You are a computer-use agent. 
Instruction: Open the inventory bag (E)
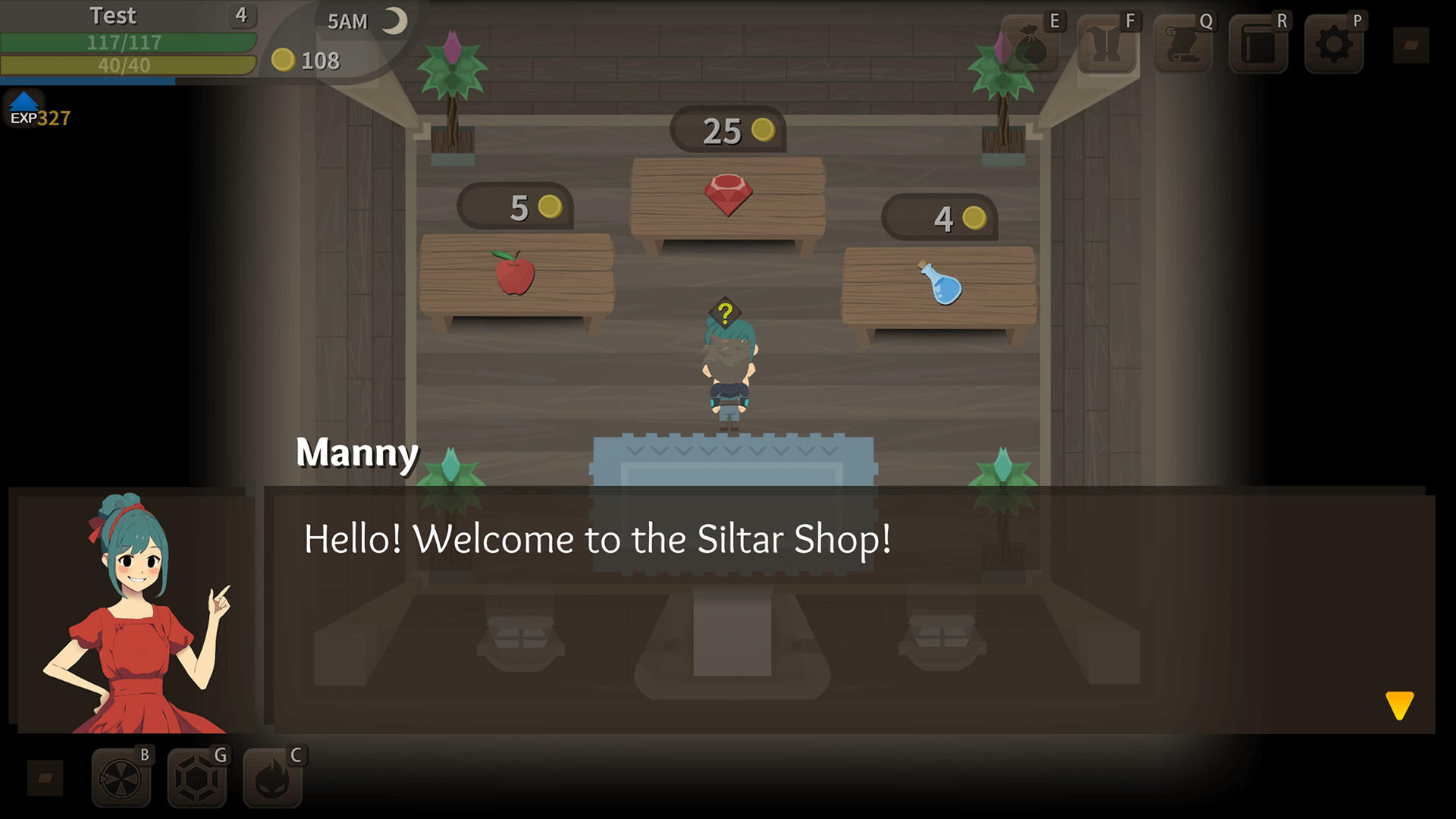[x=1030, y=47]
